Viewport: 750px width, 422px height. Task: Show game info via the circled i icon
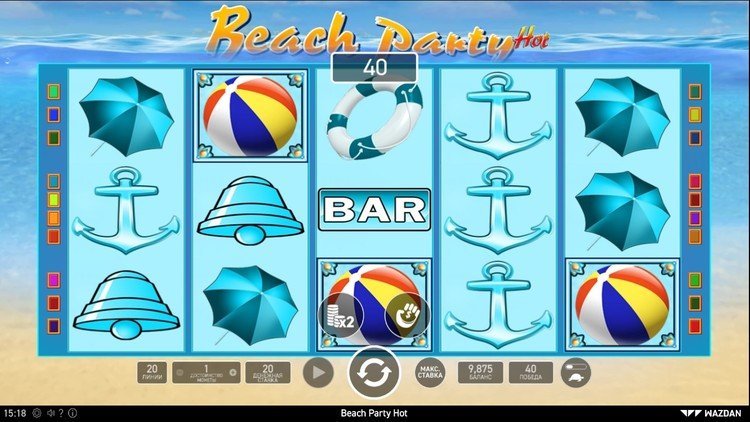73,413
